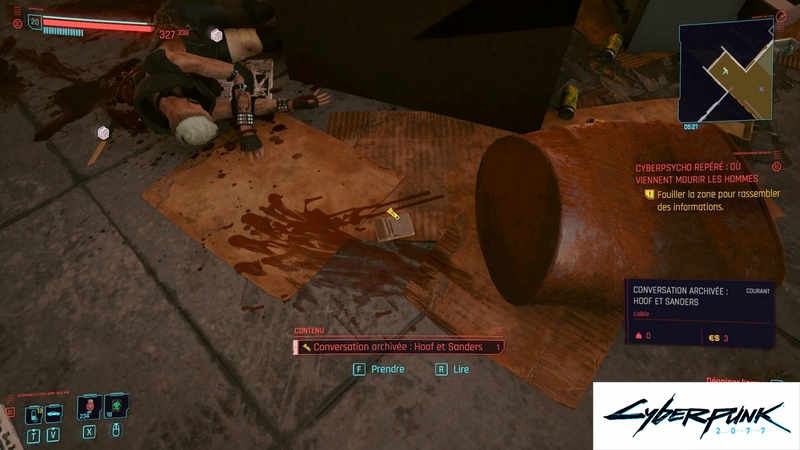Call the vehicle with the car icon
Screen dimensions: 800x450
click(x=54, y=412)
